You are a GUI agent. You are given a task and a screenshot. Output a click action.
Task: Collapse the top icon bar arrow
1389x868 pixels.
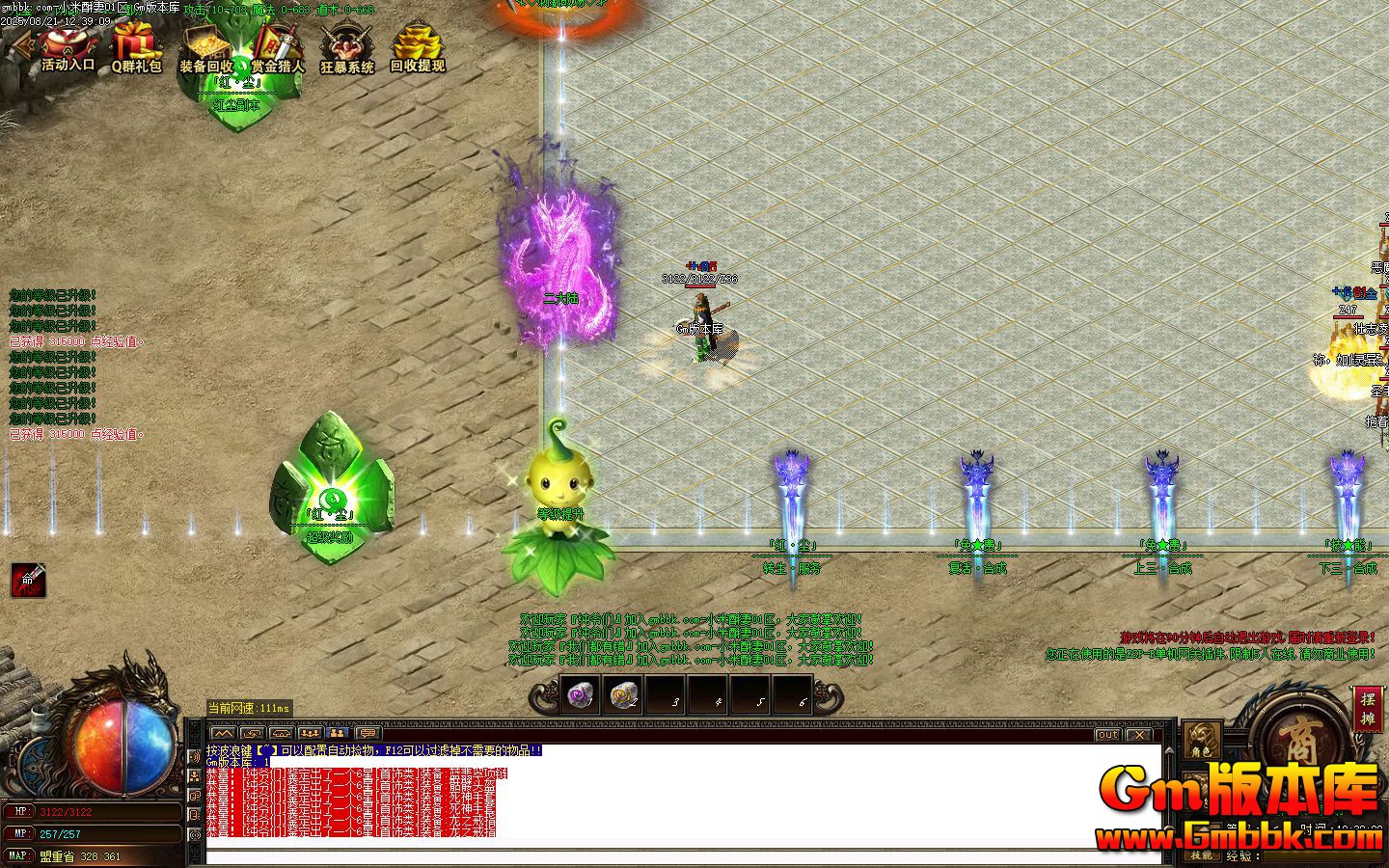[16, 48]
